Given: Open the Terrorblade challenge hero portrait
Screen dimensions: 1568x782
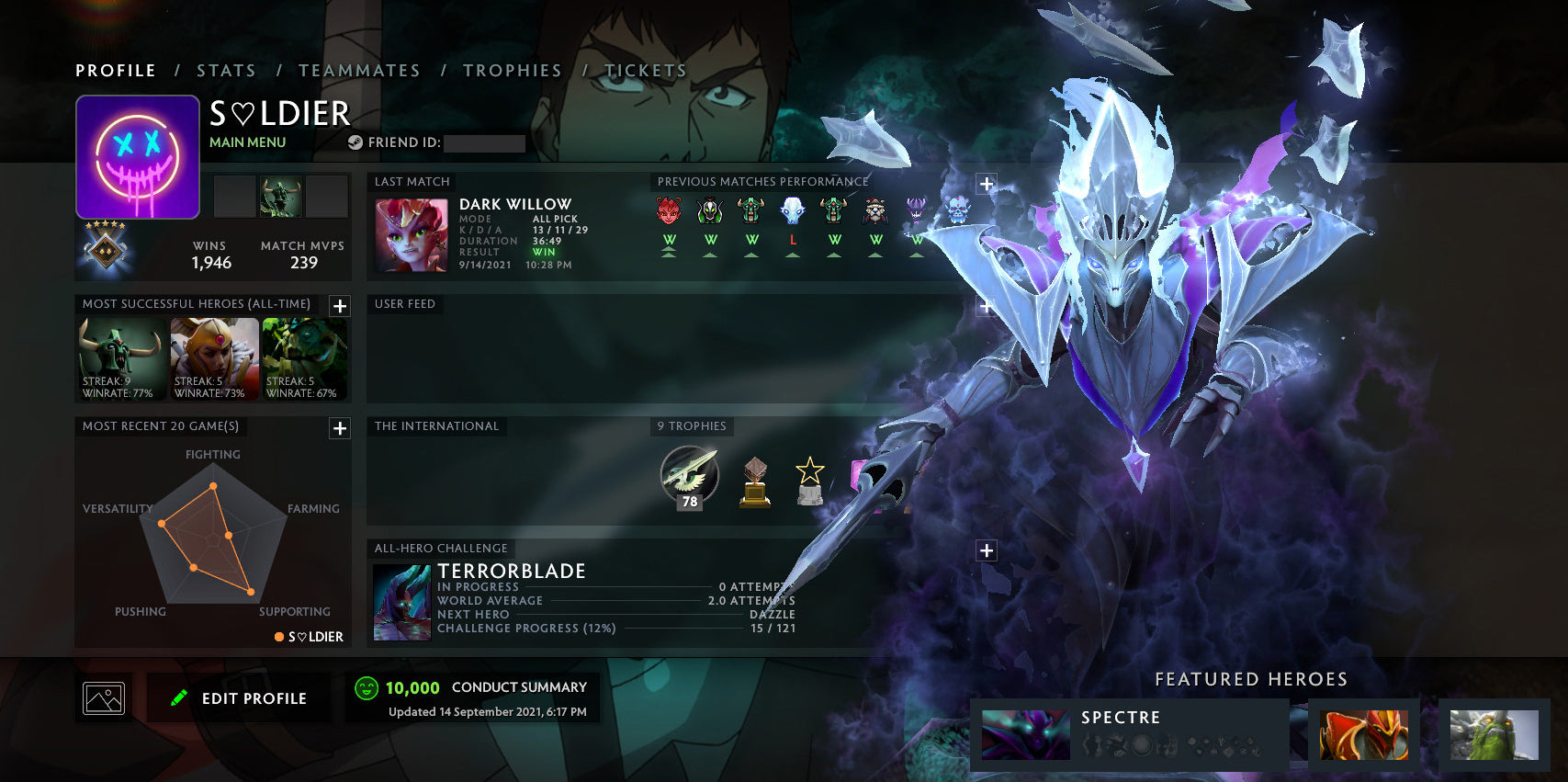Looking at the screenshot, I should coord(402,602).
